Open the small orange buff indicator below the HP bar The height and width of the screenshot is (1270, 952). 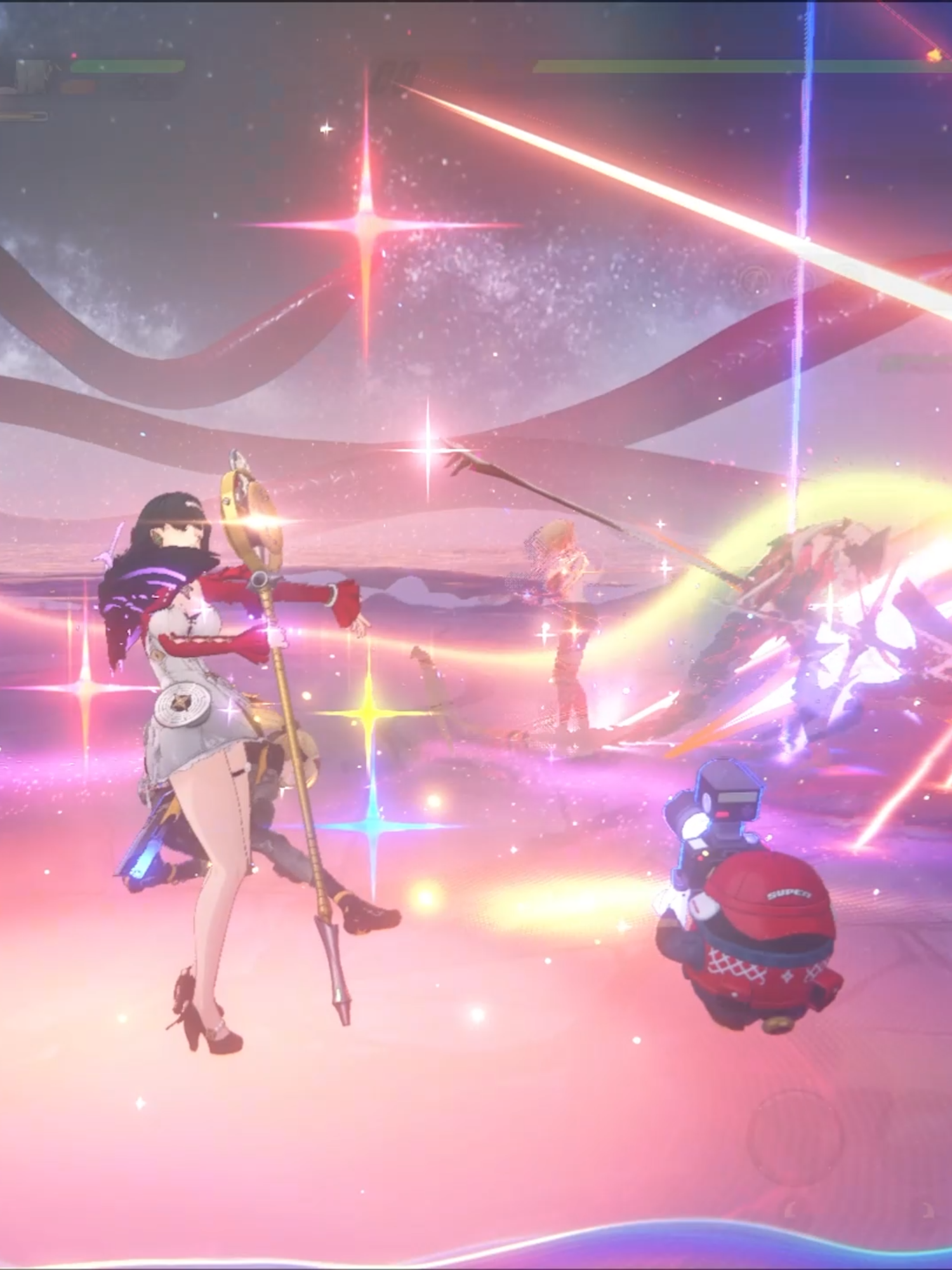click(x=77, y=86)
